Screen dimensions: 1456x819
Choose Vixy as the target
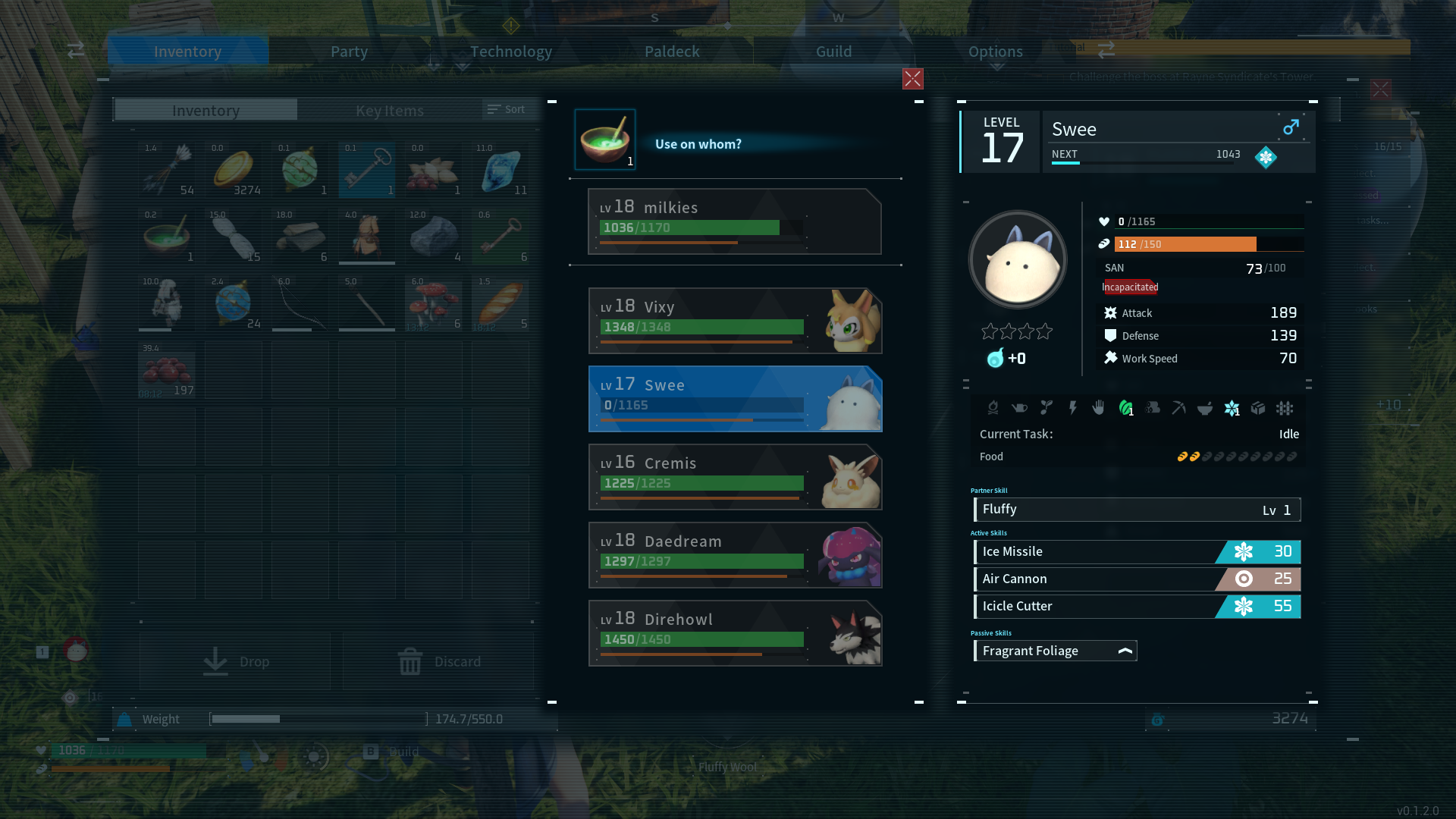(734, 321)
